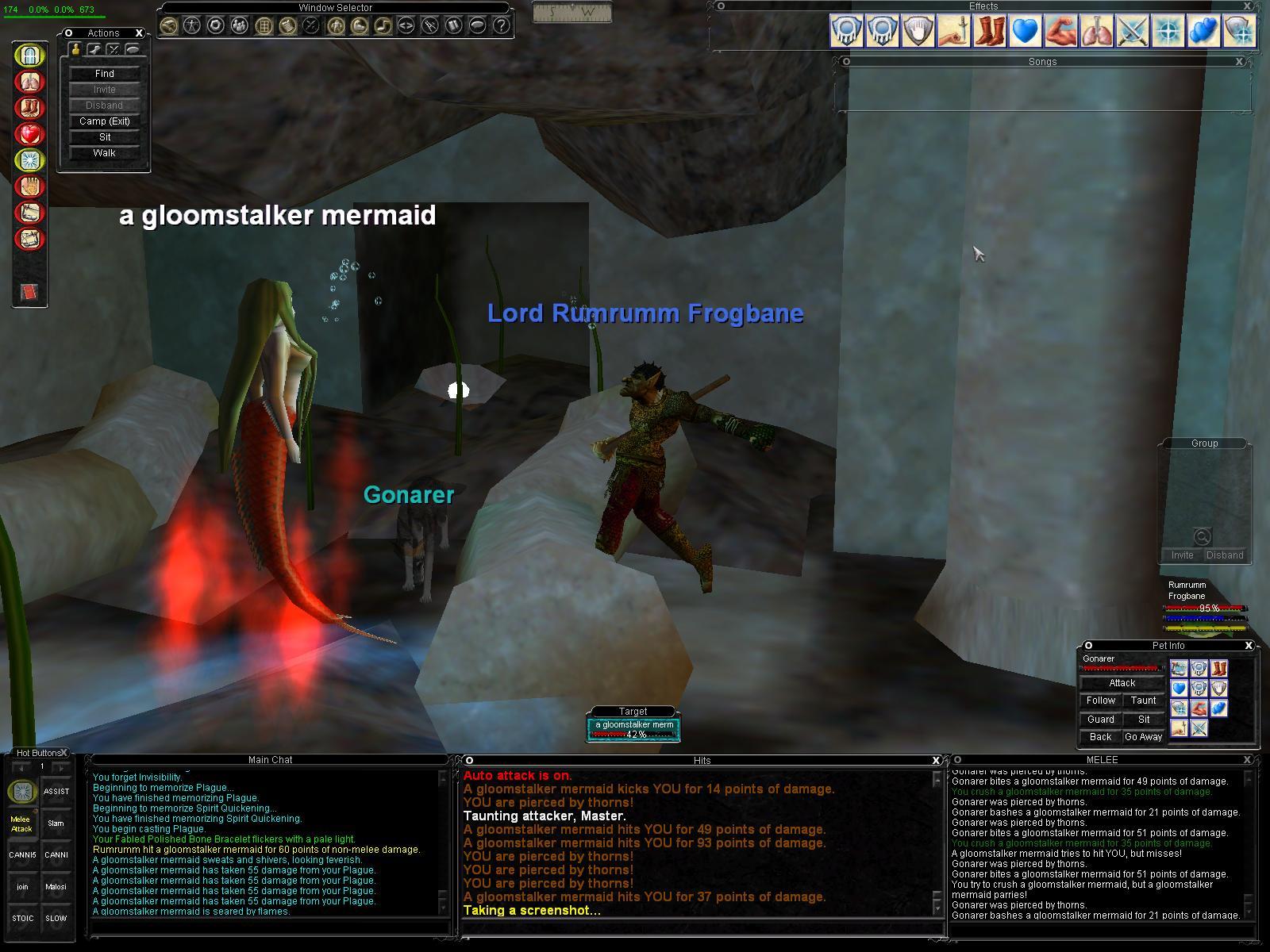Tell the pet to Follow

point(1100,701)
